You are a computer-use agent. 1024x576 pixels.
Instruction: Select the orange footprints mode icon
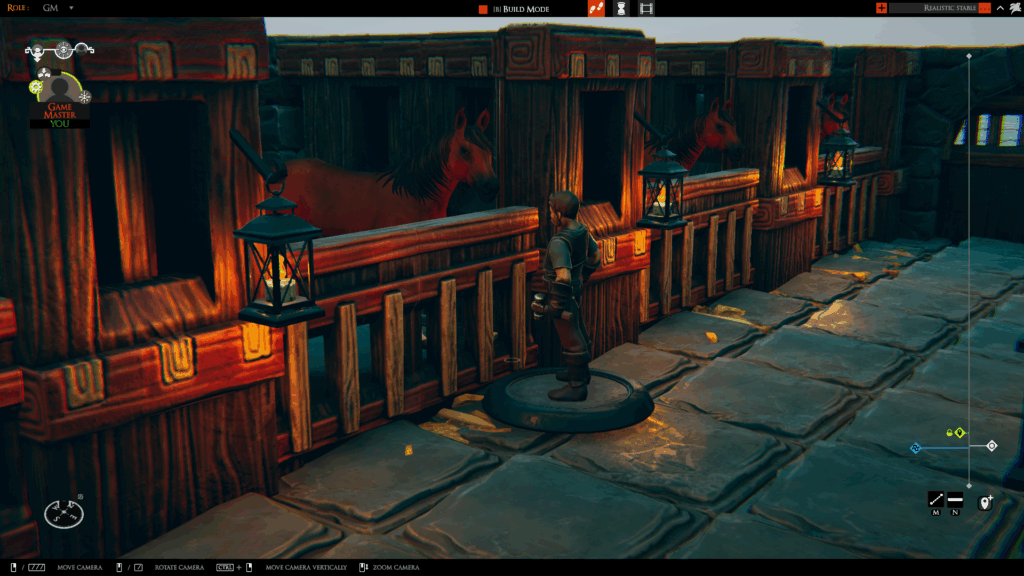pyautogui.click(x=596, y=8)
